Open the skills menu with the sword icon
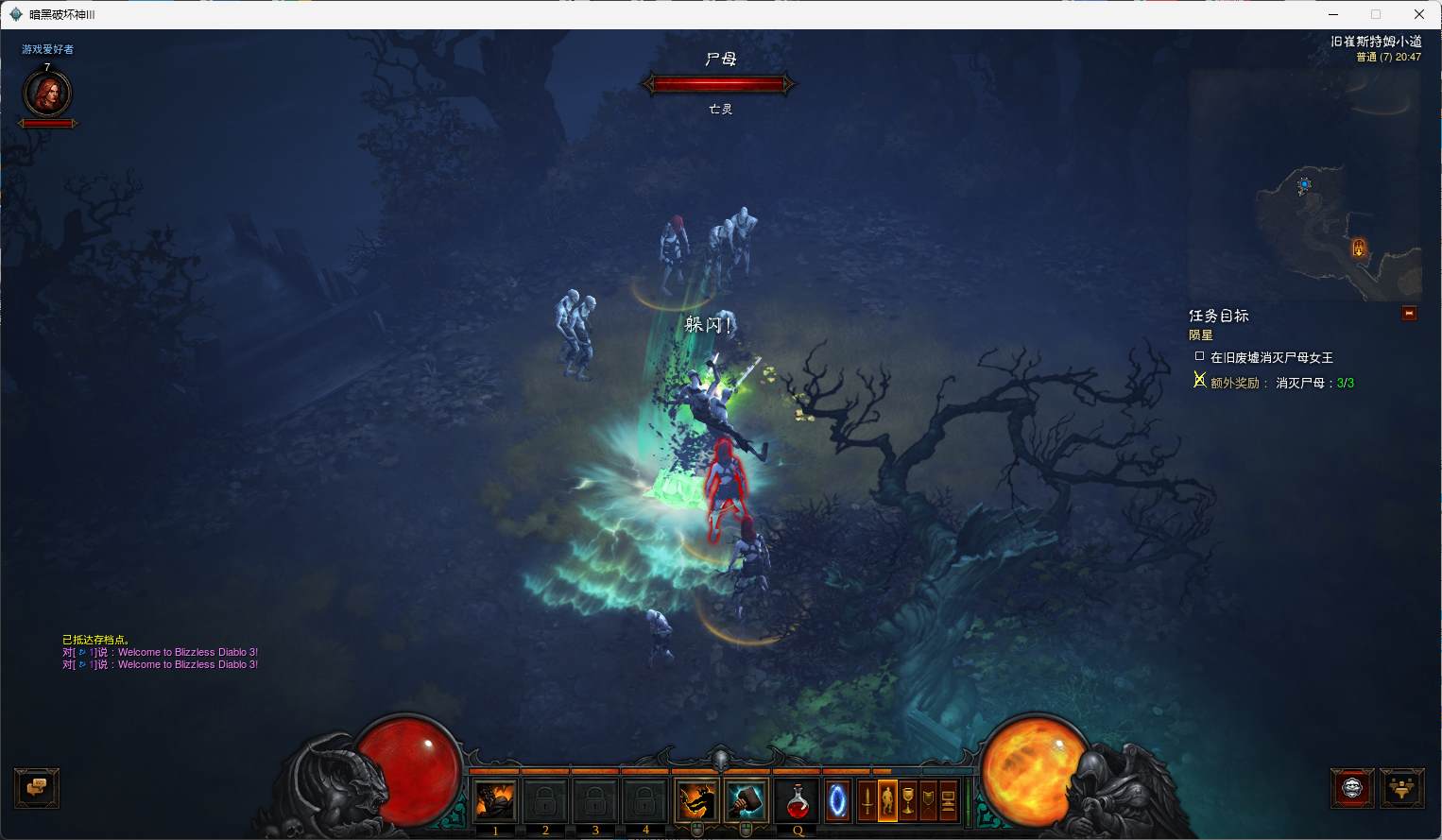The width and height of the screenshot is (1442, 840). click(x=867, y=801)
